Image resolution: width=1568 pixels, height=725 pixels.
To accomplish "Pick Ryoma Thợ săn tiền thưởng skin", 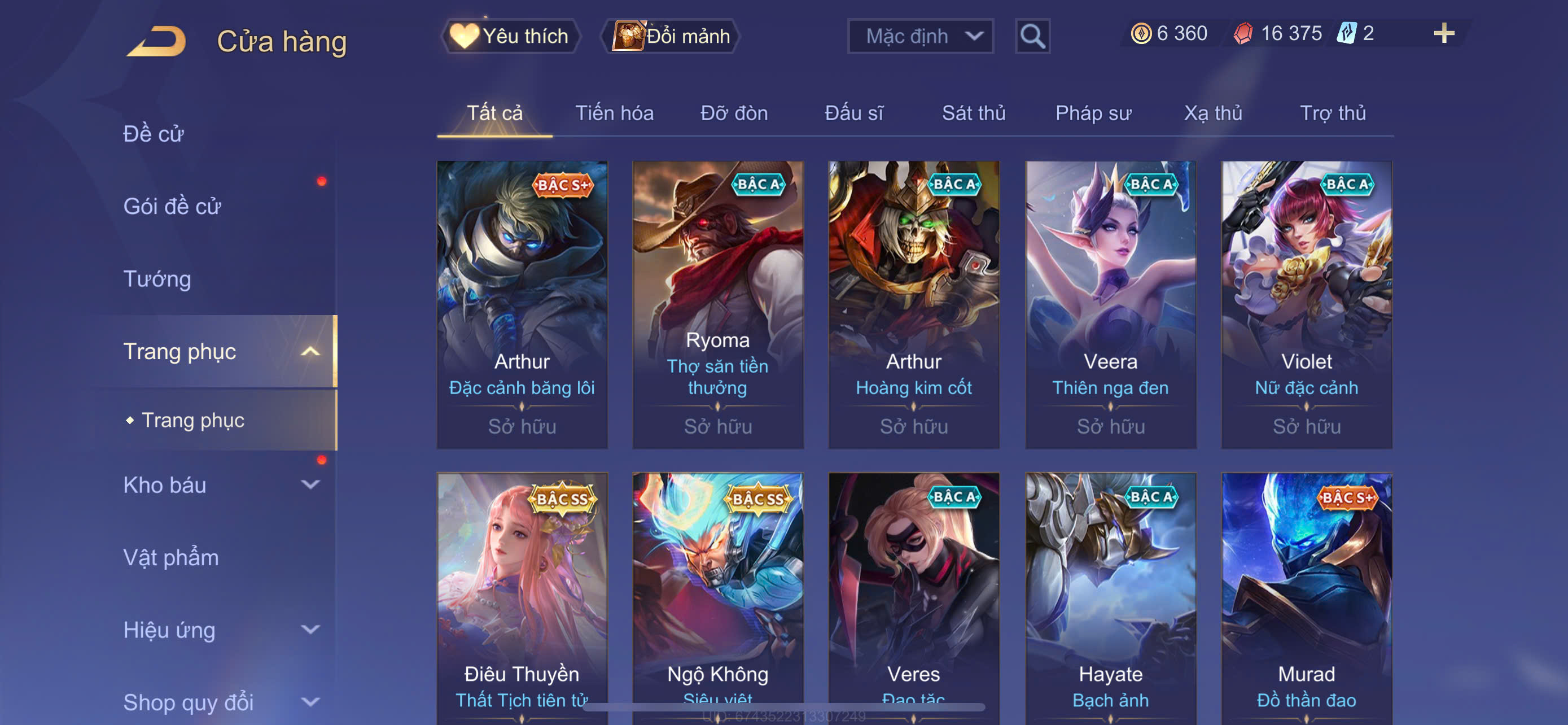I will click(717, 304).
